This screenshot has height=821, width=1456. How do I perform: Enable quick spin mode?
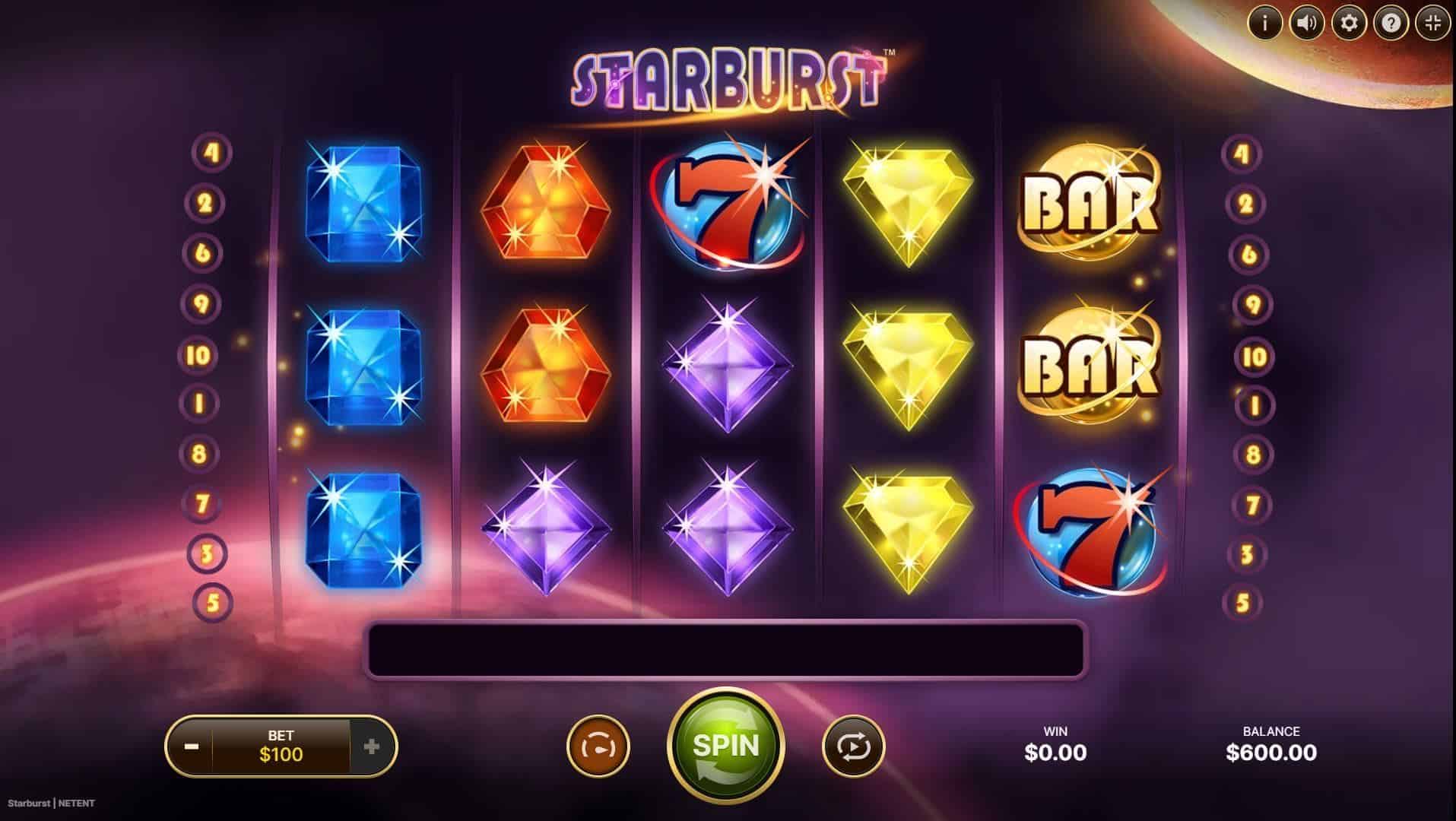598,745
